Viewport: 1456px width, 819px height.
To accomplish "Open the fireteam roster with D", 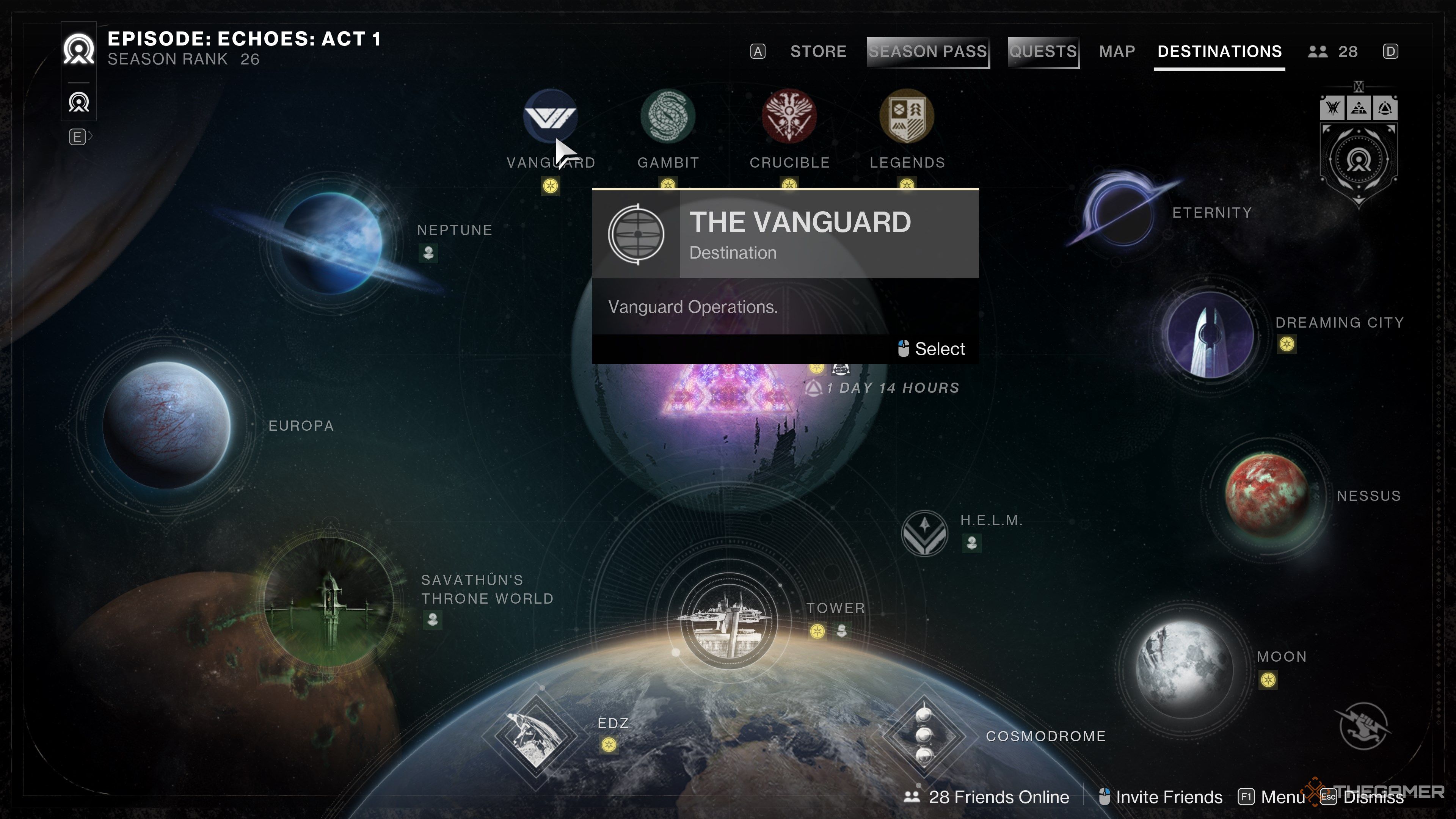I will click(1391, 52).
